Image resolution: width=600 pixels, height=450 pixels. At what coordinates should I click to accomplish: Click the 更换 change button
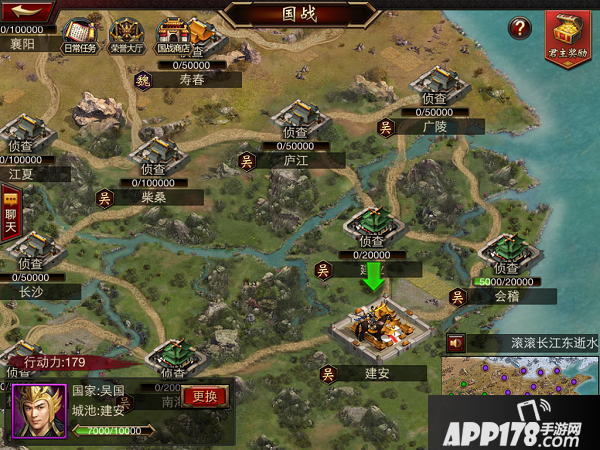click(205, 396)
